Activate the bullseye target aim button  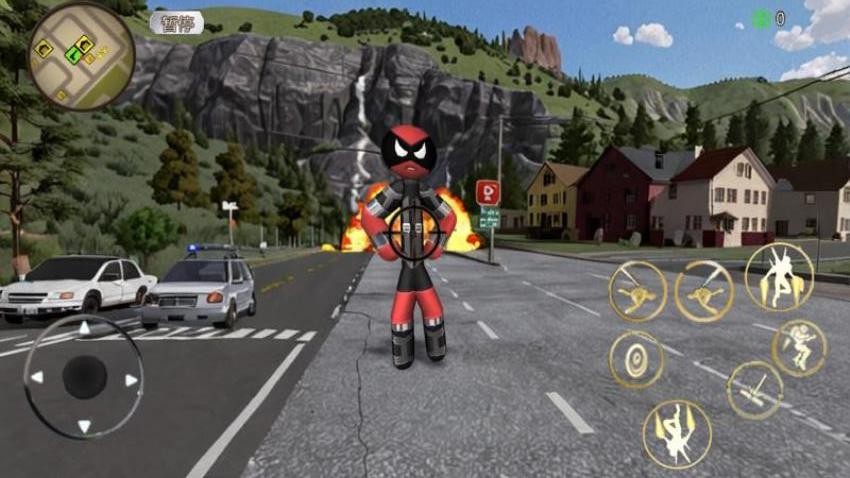[637, 360]
